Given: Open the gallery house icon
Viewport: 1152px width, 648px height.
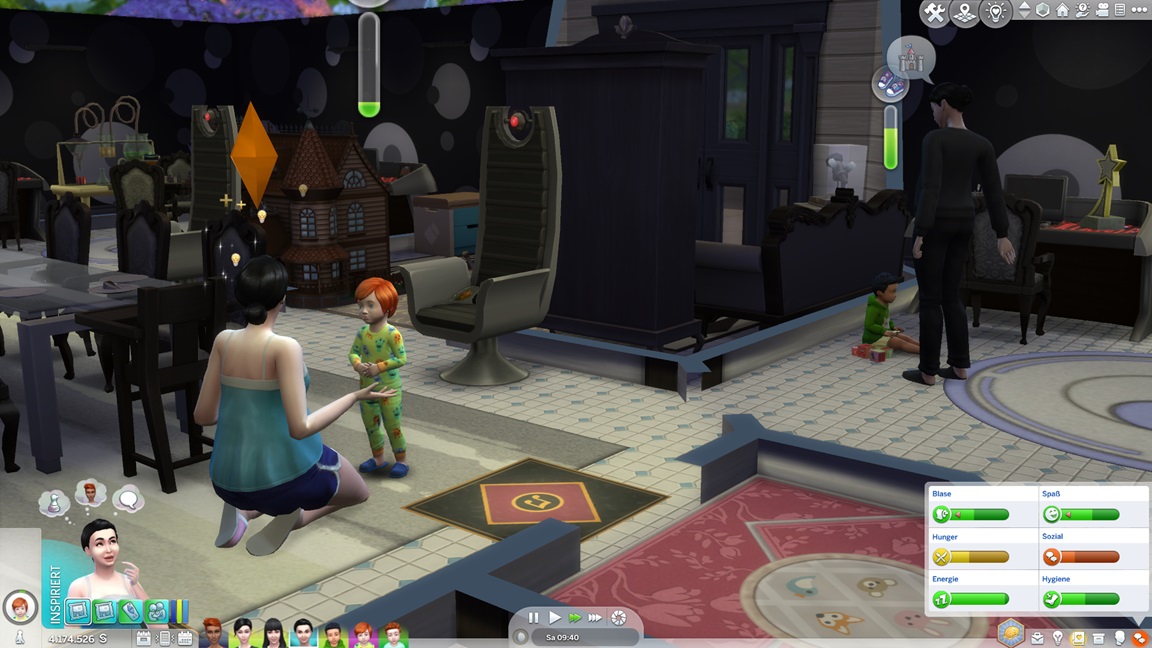Looking at the screenshot, I should 1062,11.
